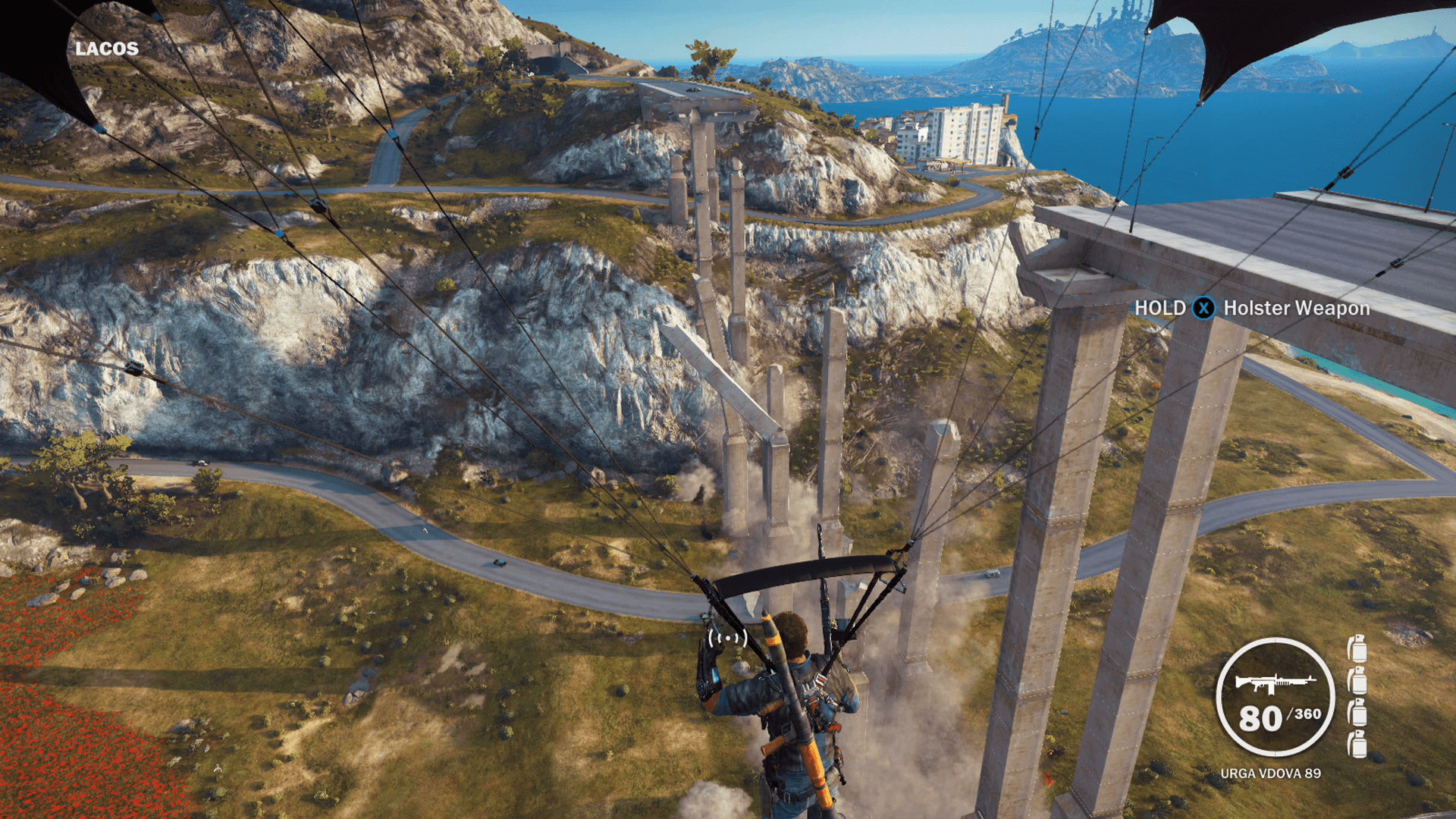Select the LACOS region label
1456x819 pixels.
click(105, 50)
